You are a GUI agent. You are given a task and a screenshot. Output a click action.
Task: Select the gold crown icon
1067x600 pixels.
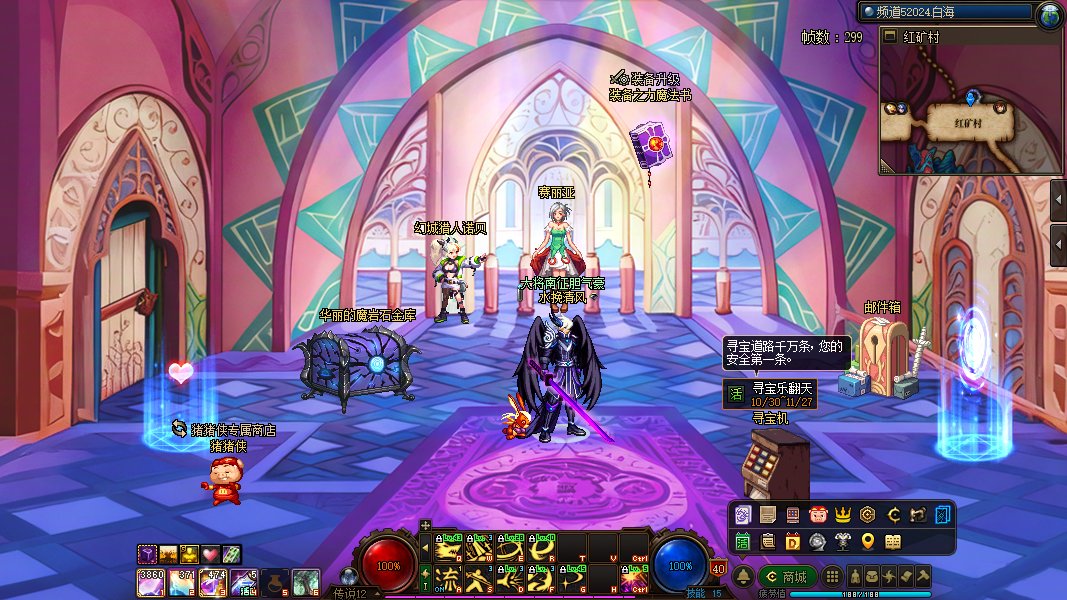(842, 515)
